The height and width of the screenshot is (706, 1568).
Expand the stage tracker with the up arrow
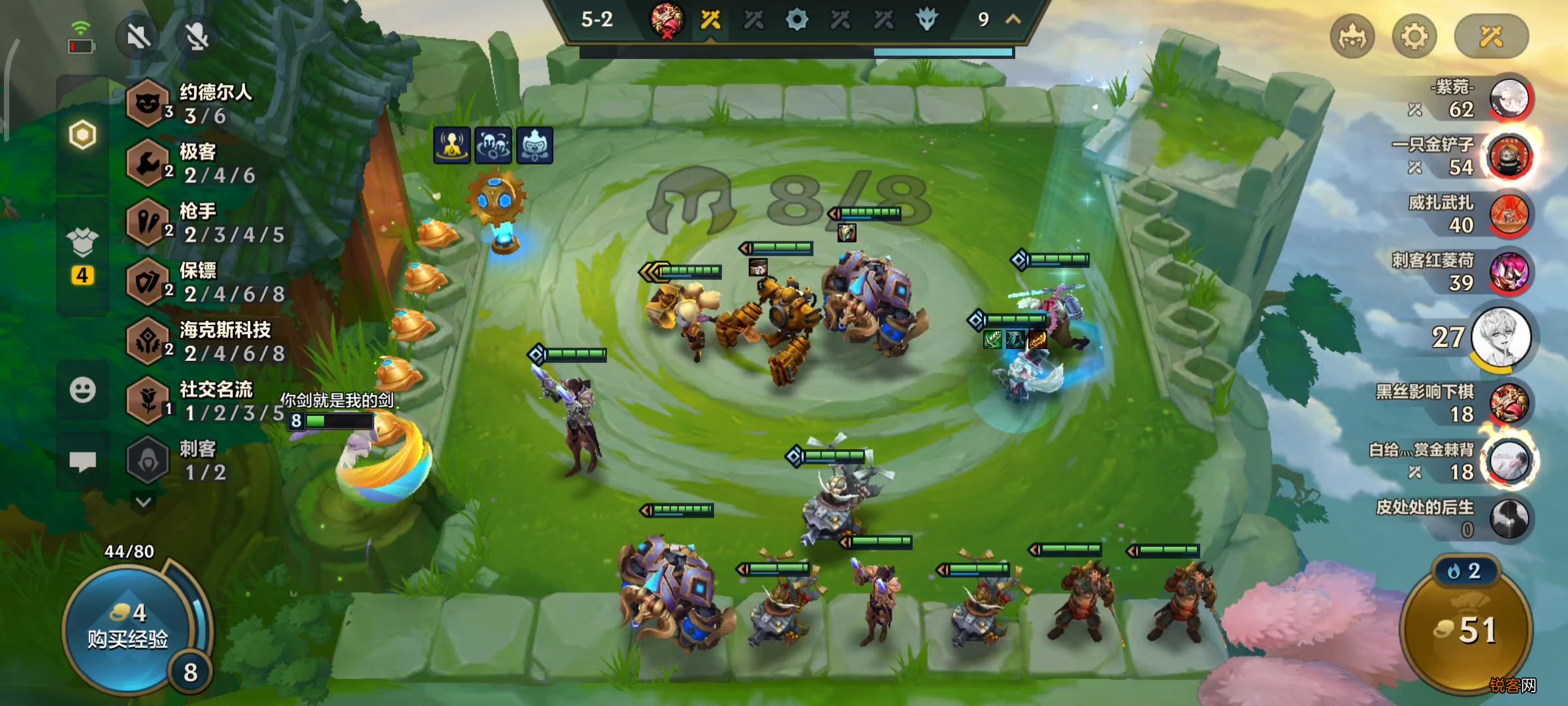pos(1013,20)
